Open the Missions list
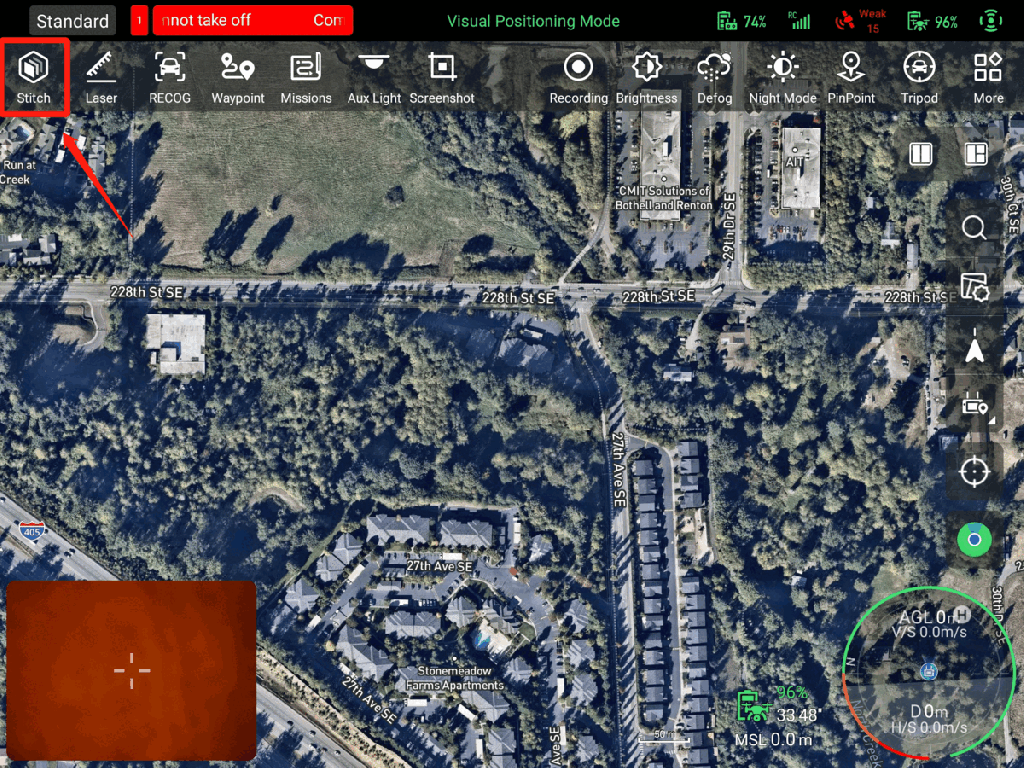This screenshot has height=768, width=1024. point(306,76)
